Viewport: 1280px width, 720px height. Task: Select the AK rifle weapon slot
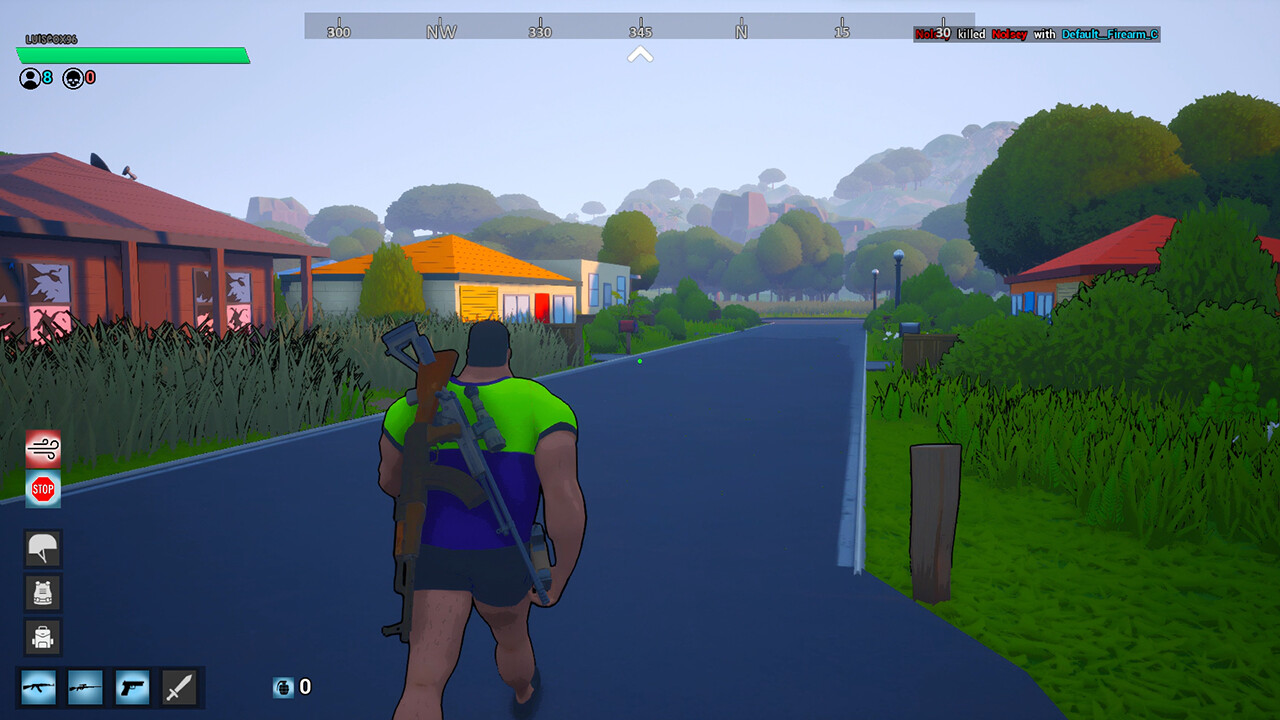click(x=38, y=687)
